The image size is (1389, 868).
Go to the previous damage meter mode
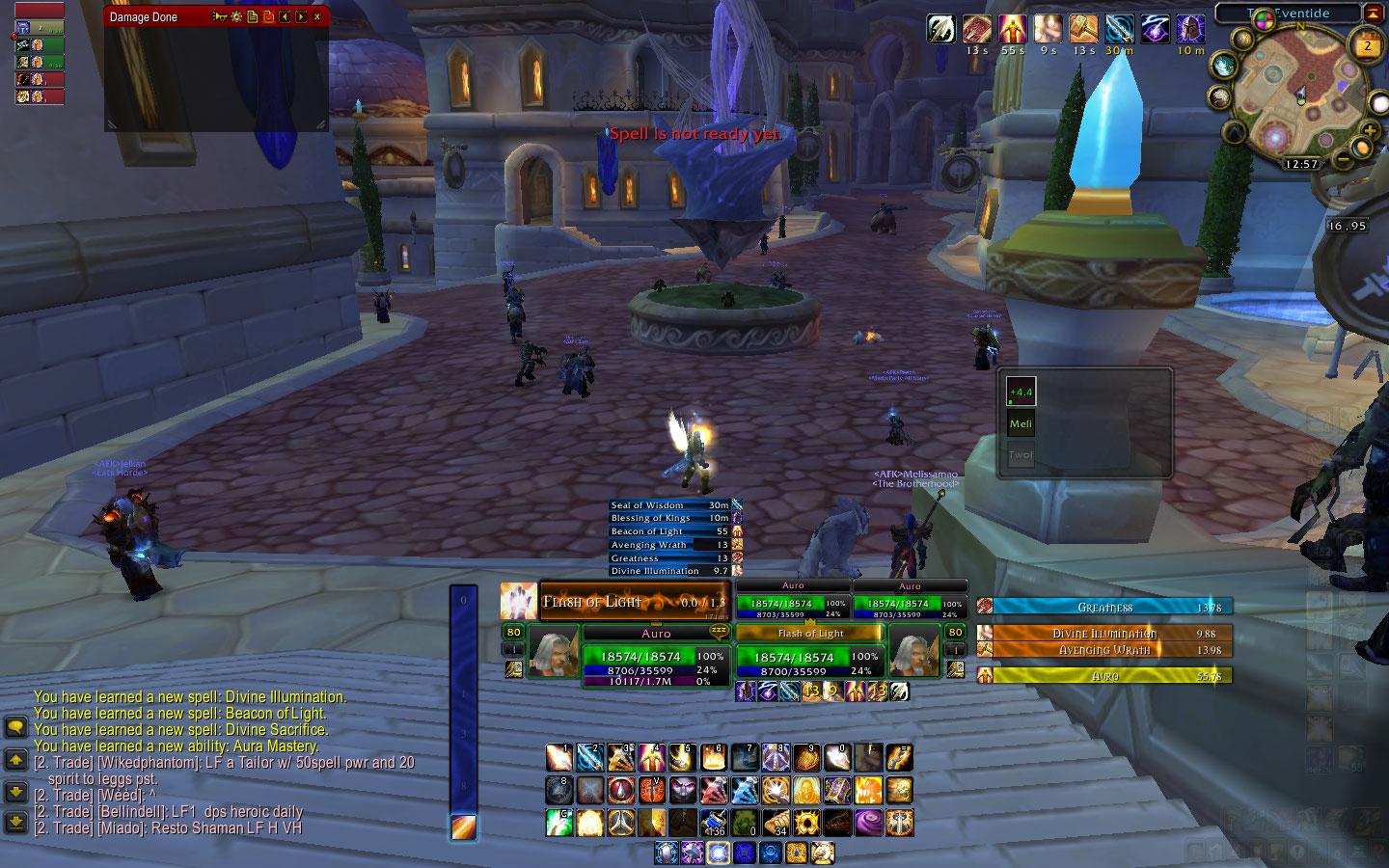tap(285, 17)
